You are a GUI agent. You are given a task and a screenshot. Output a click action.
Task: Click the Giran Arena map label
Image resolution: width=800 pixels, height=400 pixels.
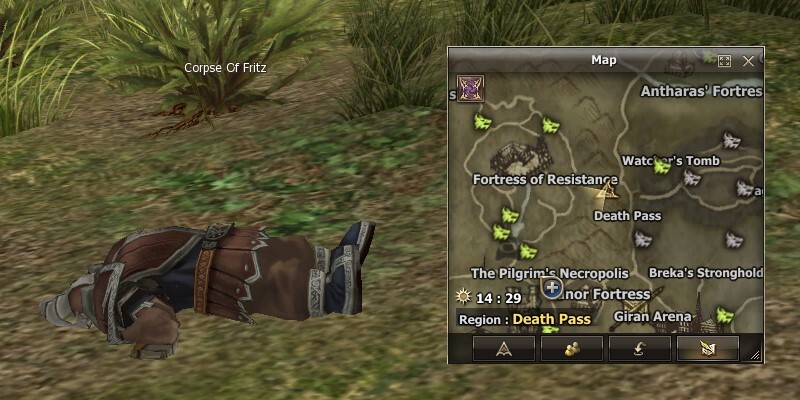pos(652,317)
